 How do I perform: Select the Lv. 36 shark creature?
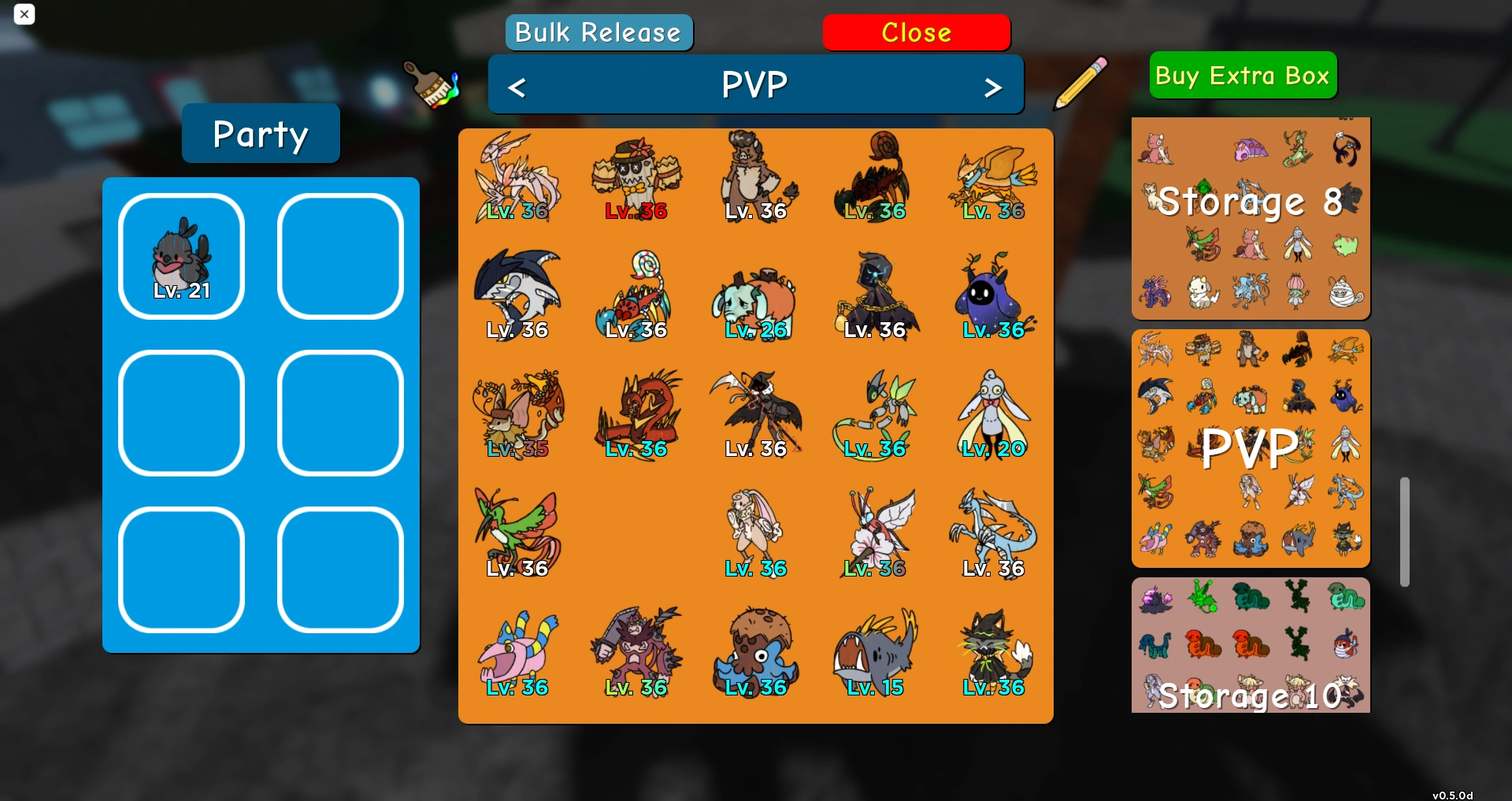(x=519, y=294)
